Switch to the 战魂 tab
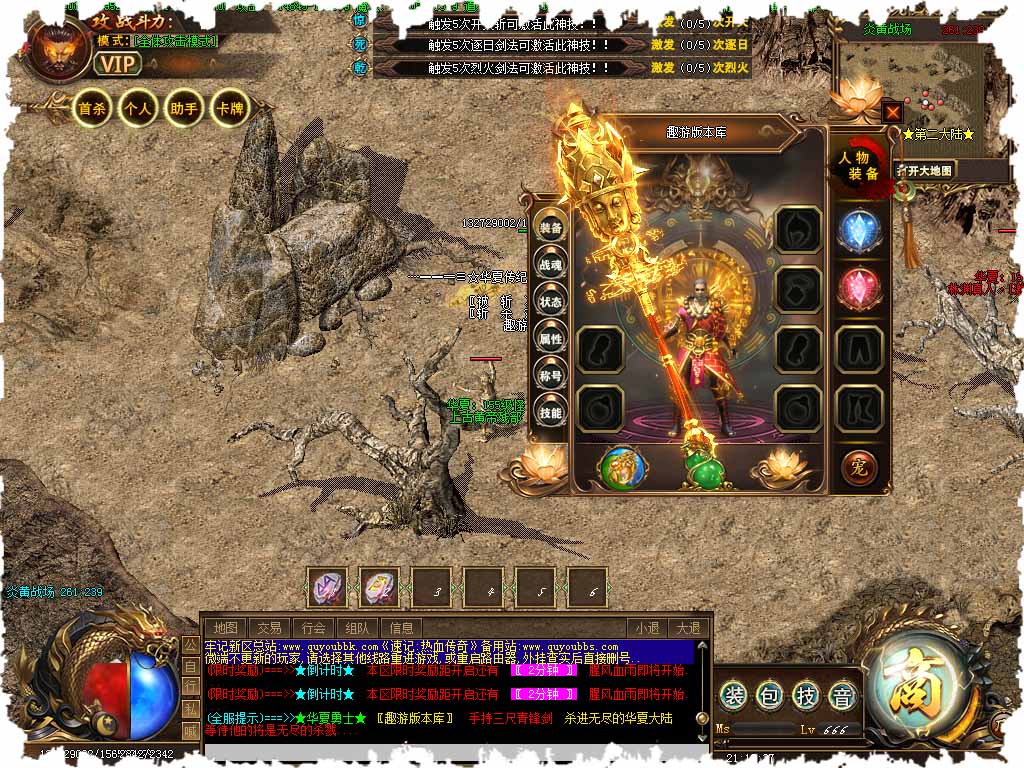The image size is (1024, 768). pos(551,265)
